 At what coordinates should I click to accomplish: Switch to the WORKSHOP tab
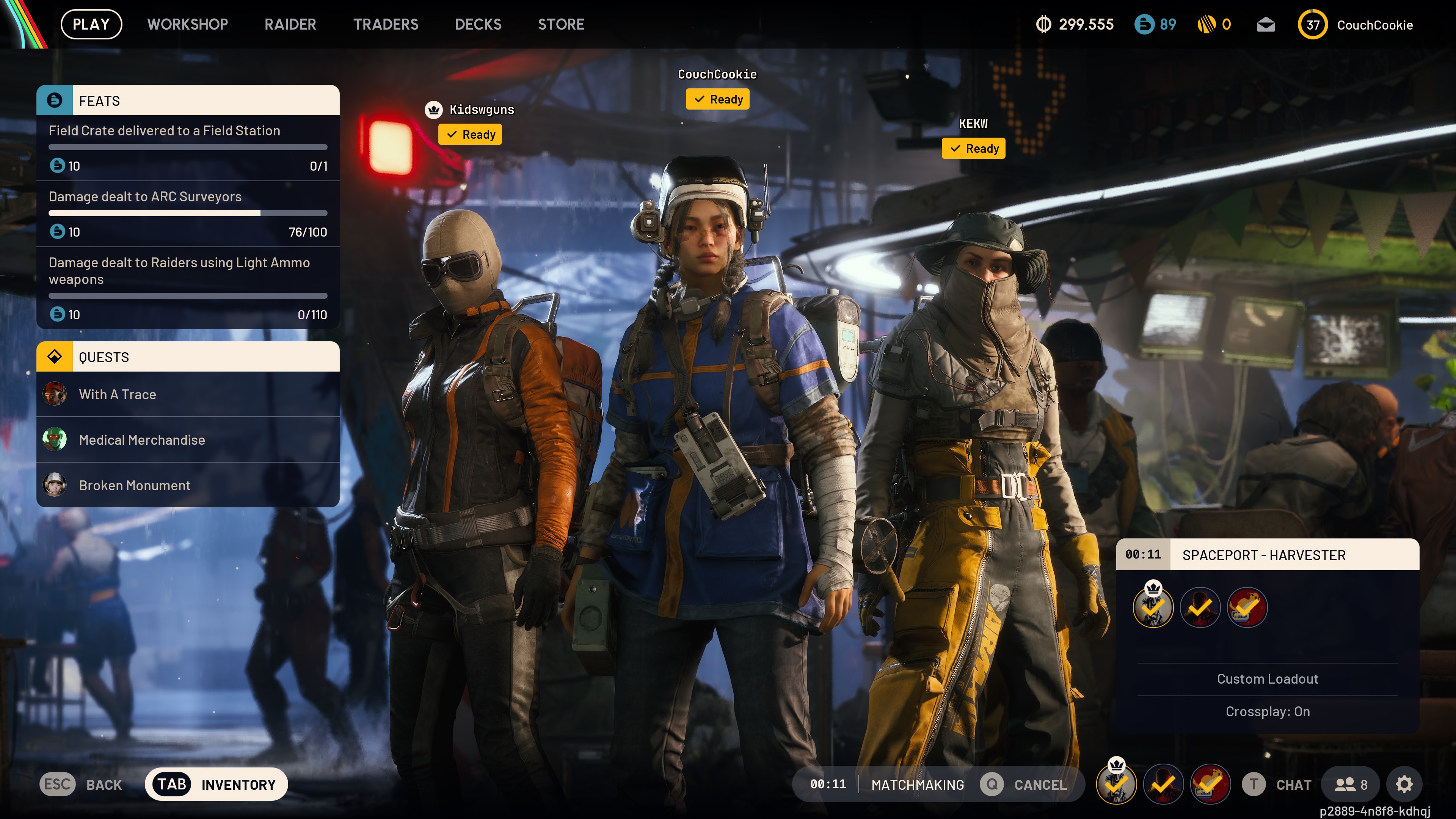(x=187, y=24)
